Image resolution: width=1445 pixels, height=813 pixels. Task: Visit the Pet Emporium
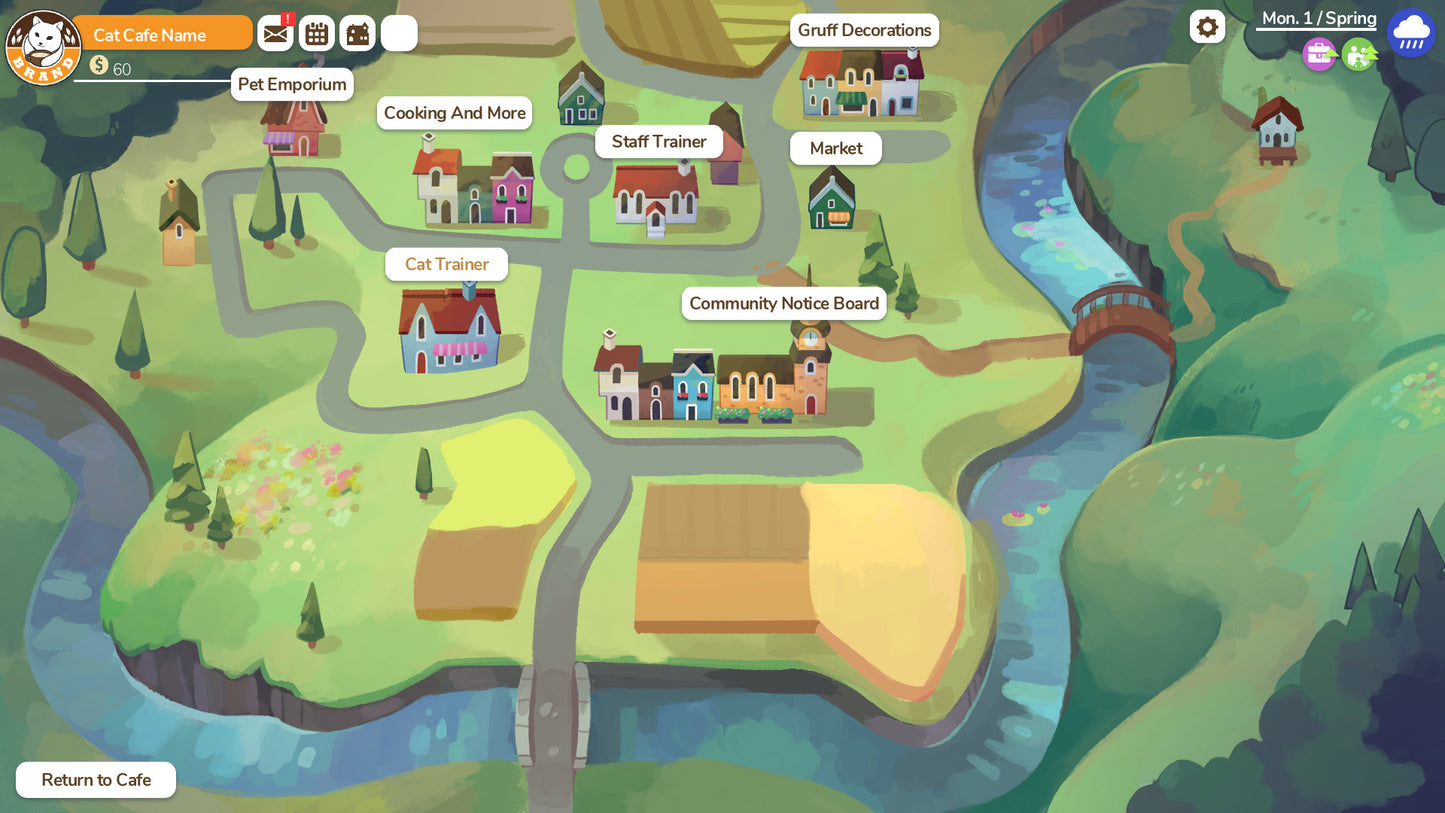pyautogui.click(x=292, y=84)
